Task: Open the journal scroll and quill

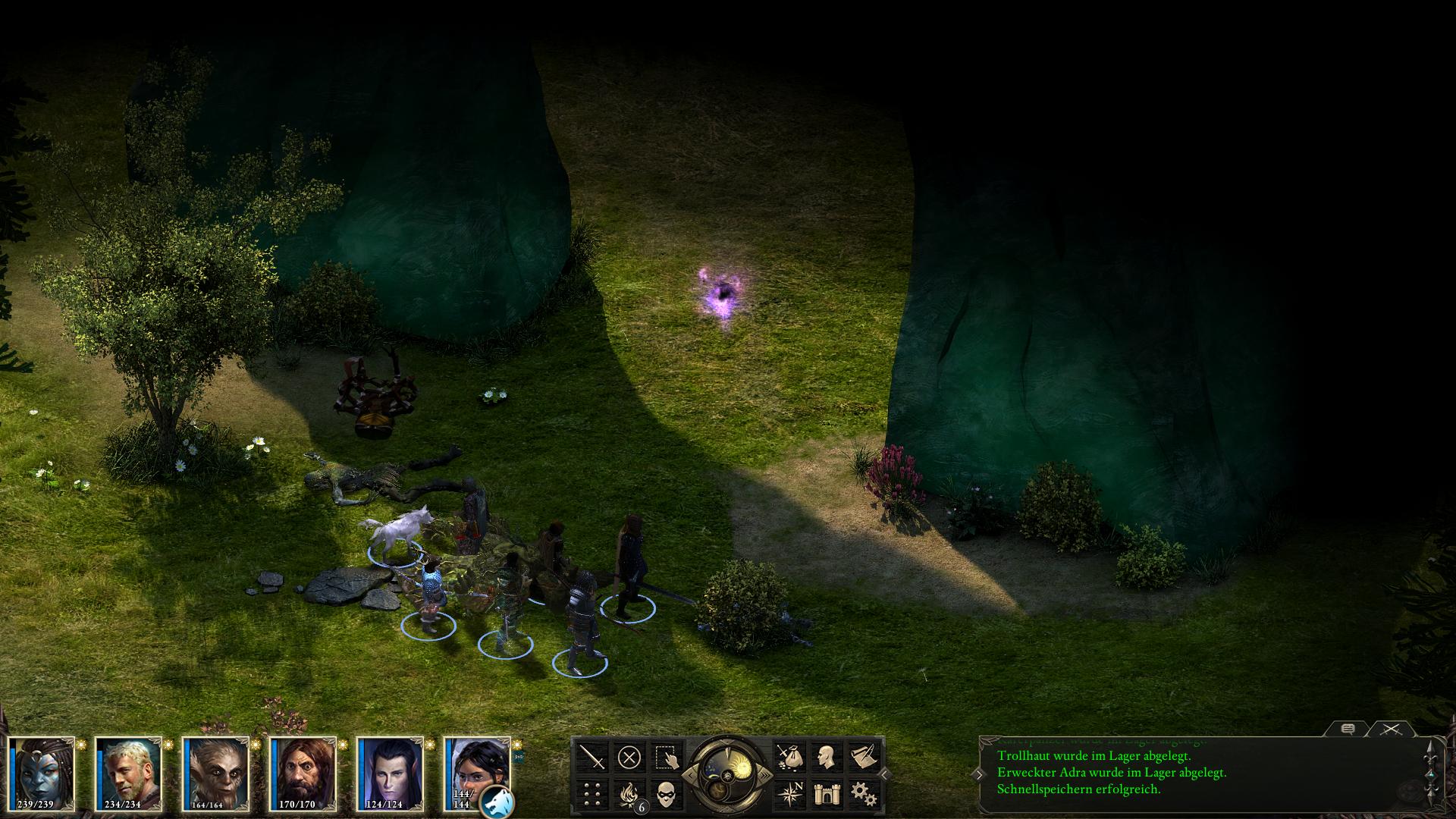Action: [x=863, y=757]
